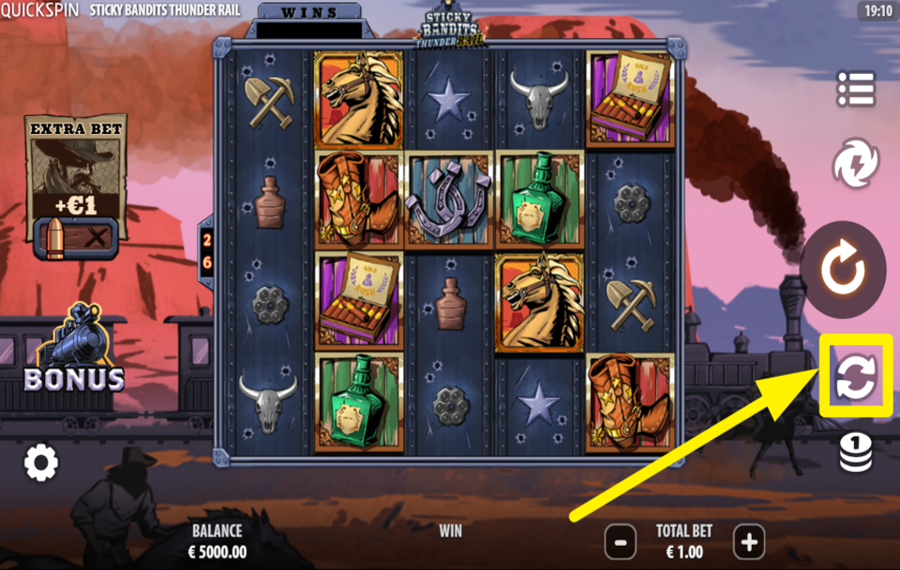900x570 pixels.
Task: Decrease total bet with the minus button
Action: point(620,542)
